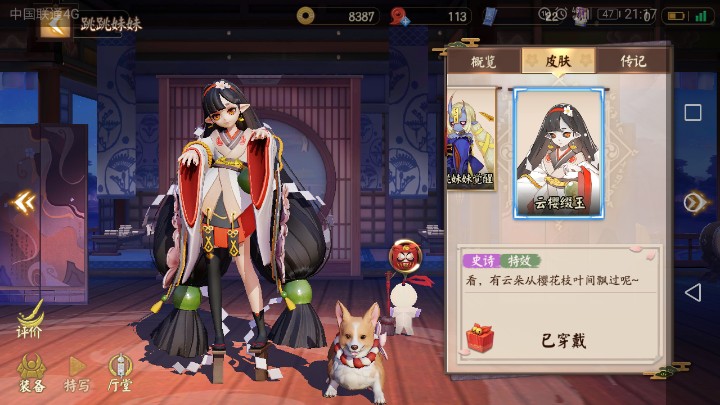
Task: Choose the 云樱缀玉 skin card
Action: coord(558,153)
